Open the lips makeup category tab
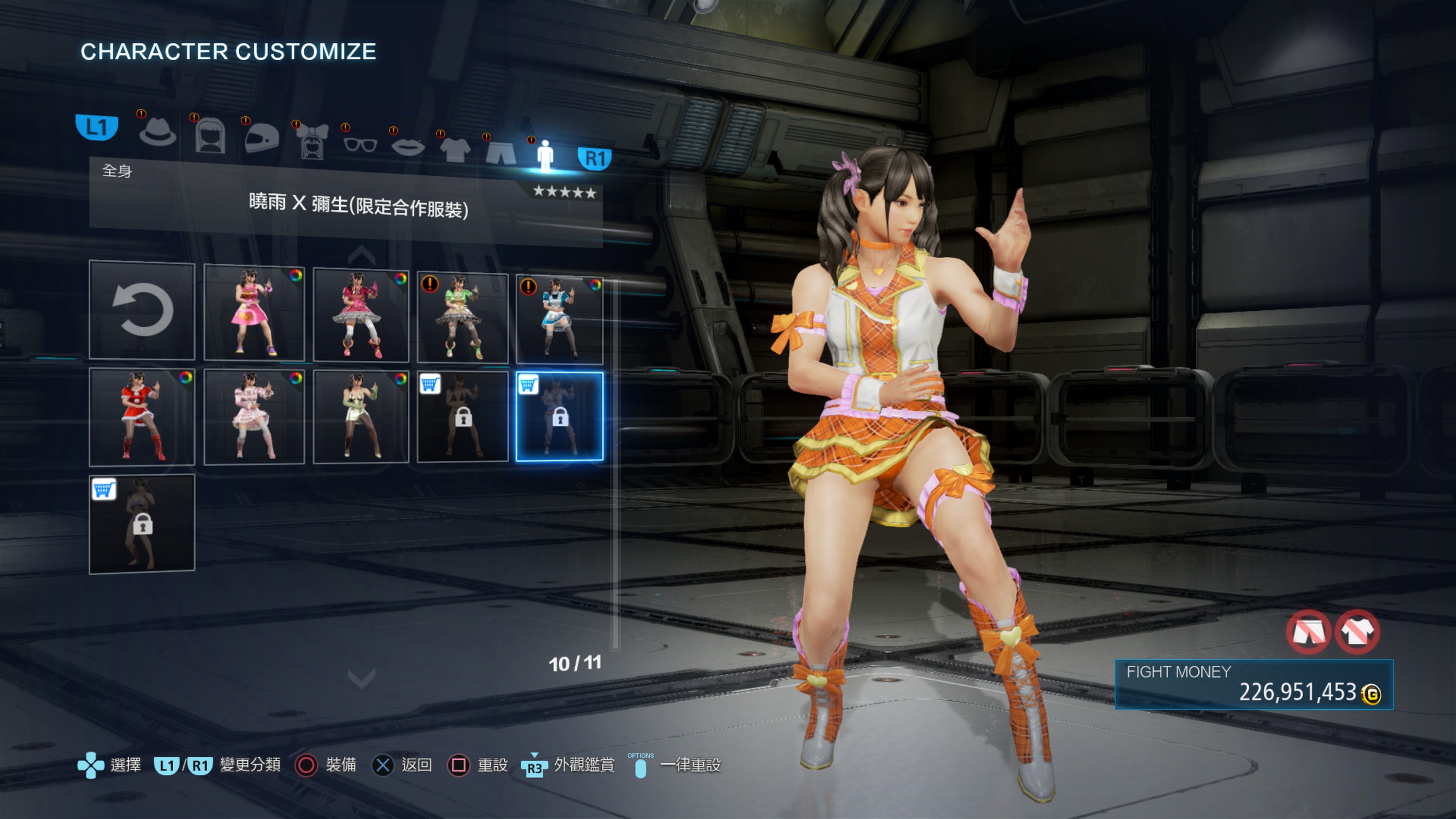 pyautogui.click(x=408, y=148)
